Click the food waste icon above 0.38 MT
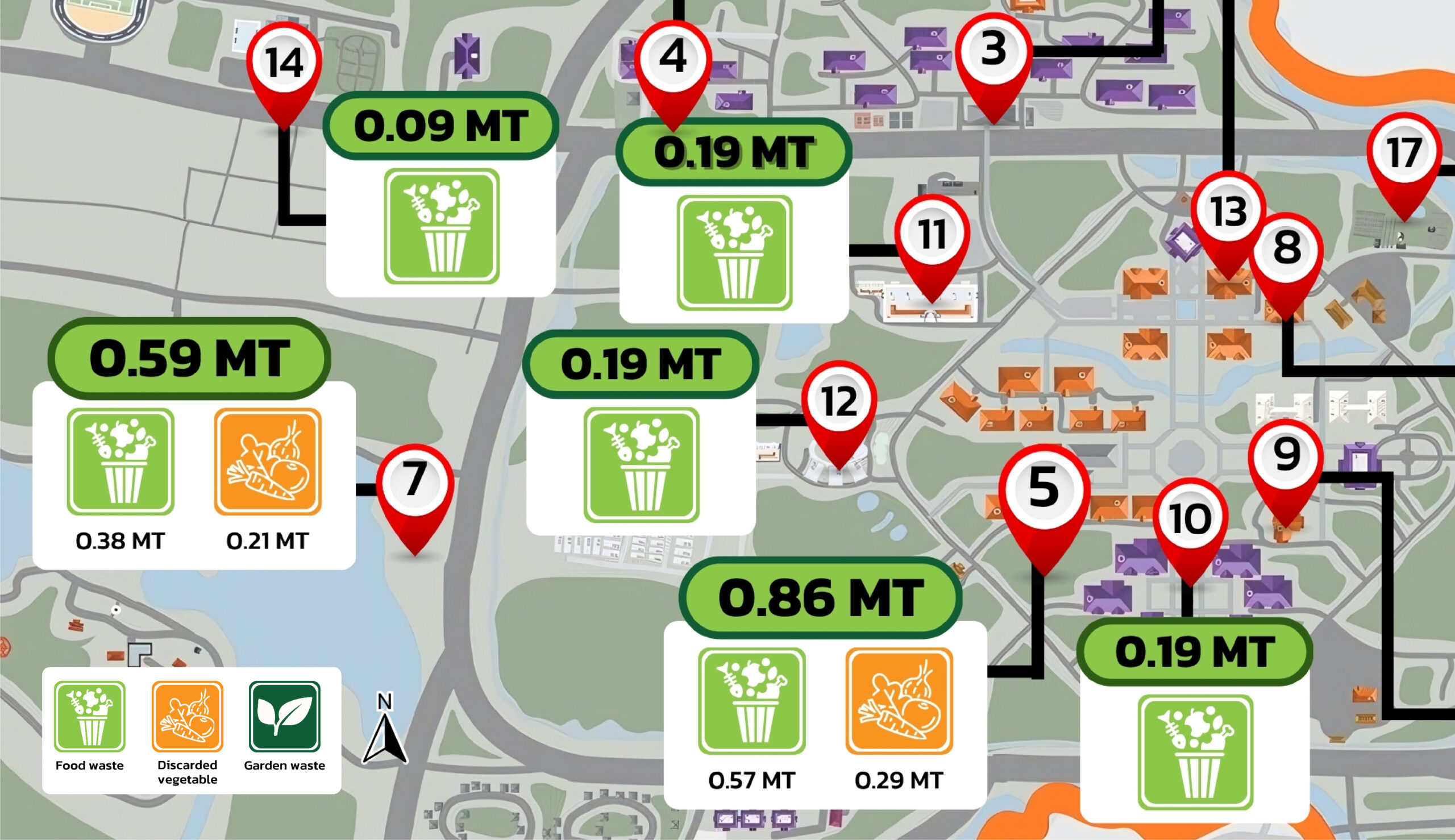1455x840 pixels. click(120, 461)
